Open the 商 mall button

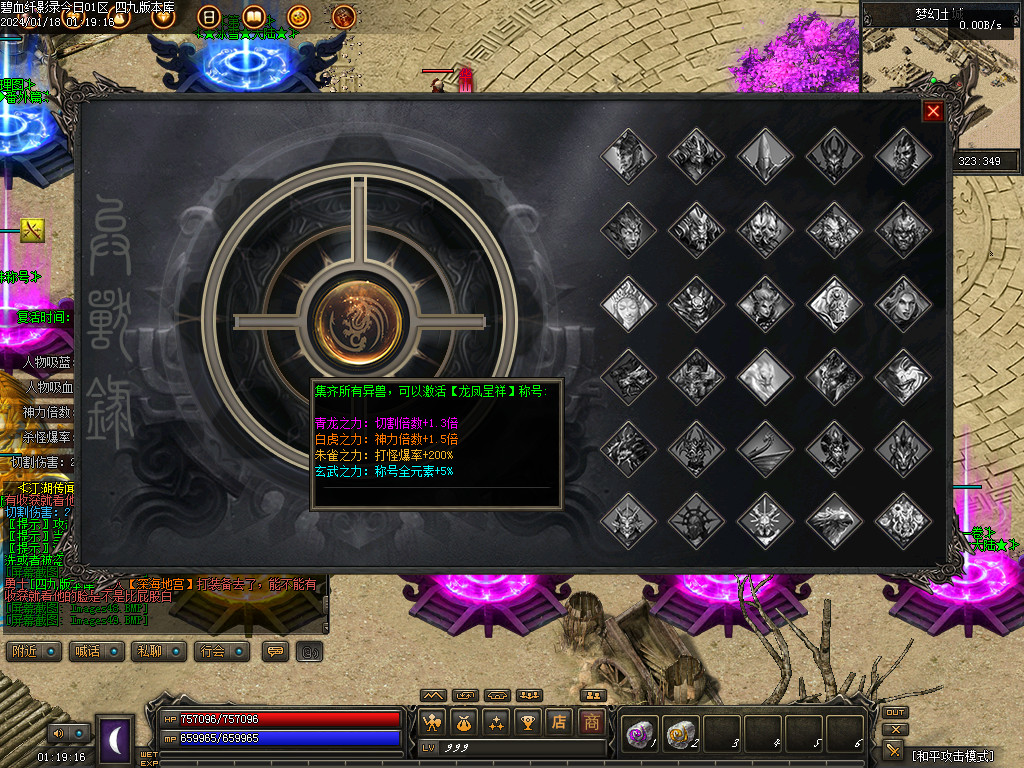(593, 721)
